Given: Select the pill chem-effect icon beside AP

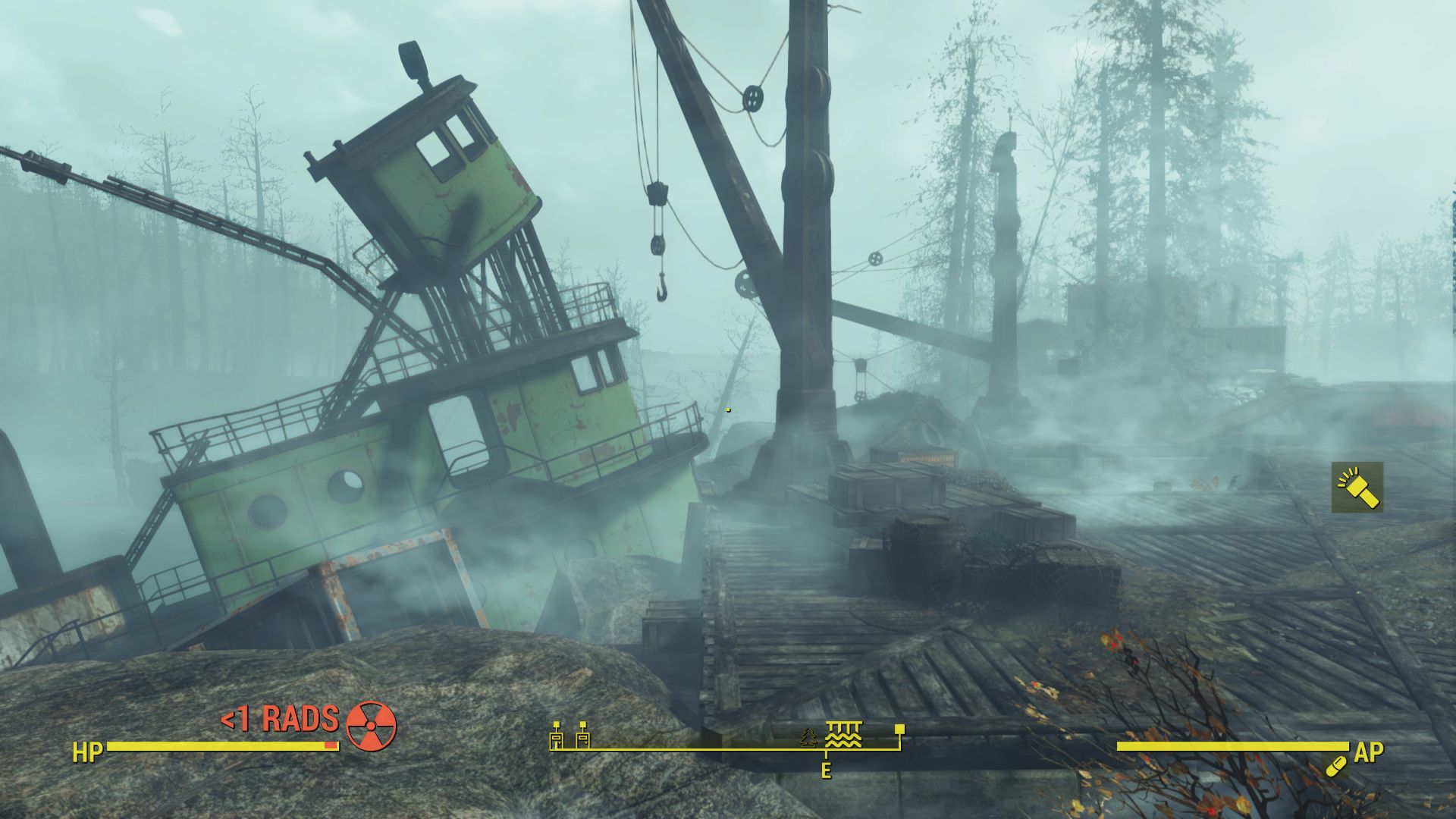Looking at the screenshot, I should point(1335,767).
